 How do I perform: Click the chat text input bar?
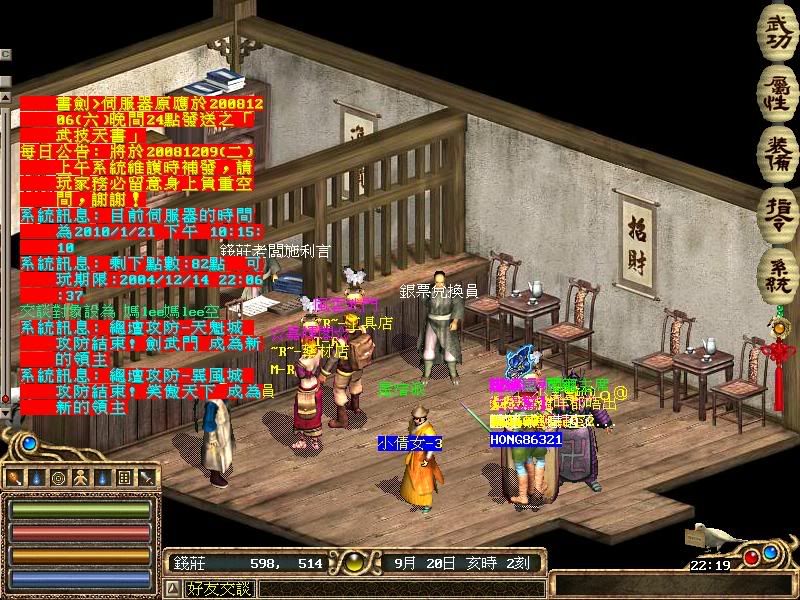click(400, 588)
